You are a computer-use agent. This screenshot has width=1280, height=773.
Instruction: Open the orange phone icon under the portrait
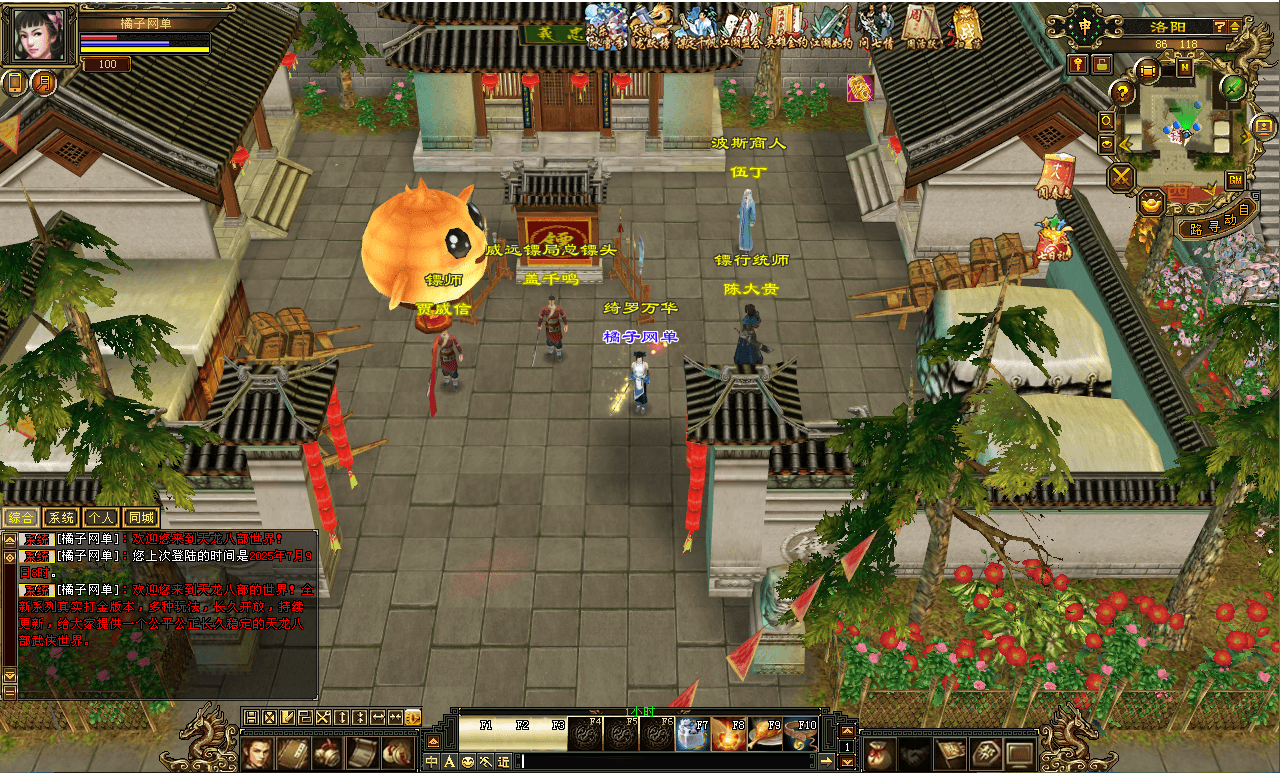[15, 83]
